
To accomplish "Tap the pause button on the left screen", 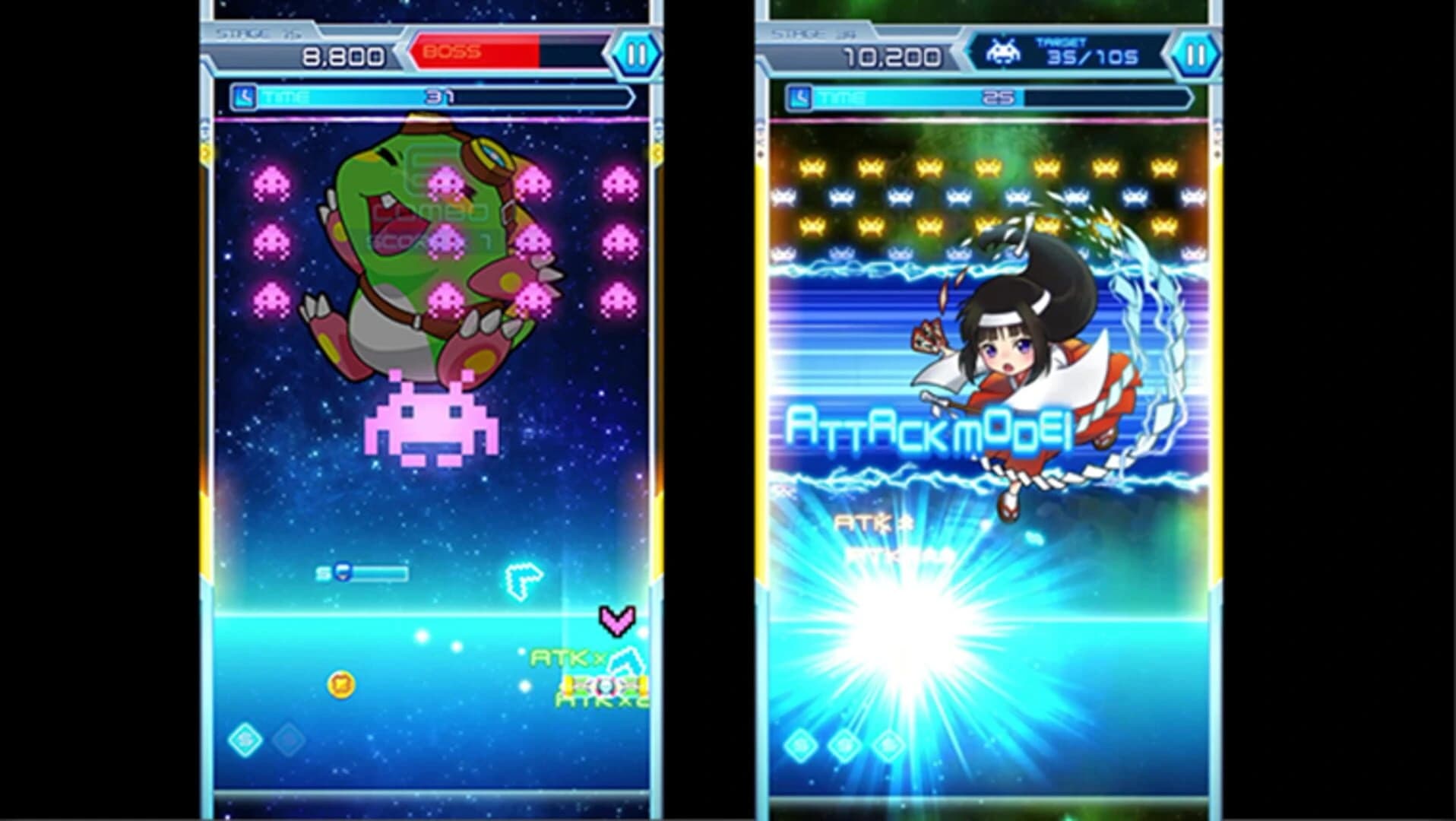I will (635, 54).
